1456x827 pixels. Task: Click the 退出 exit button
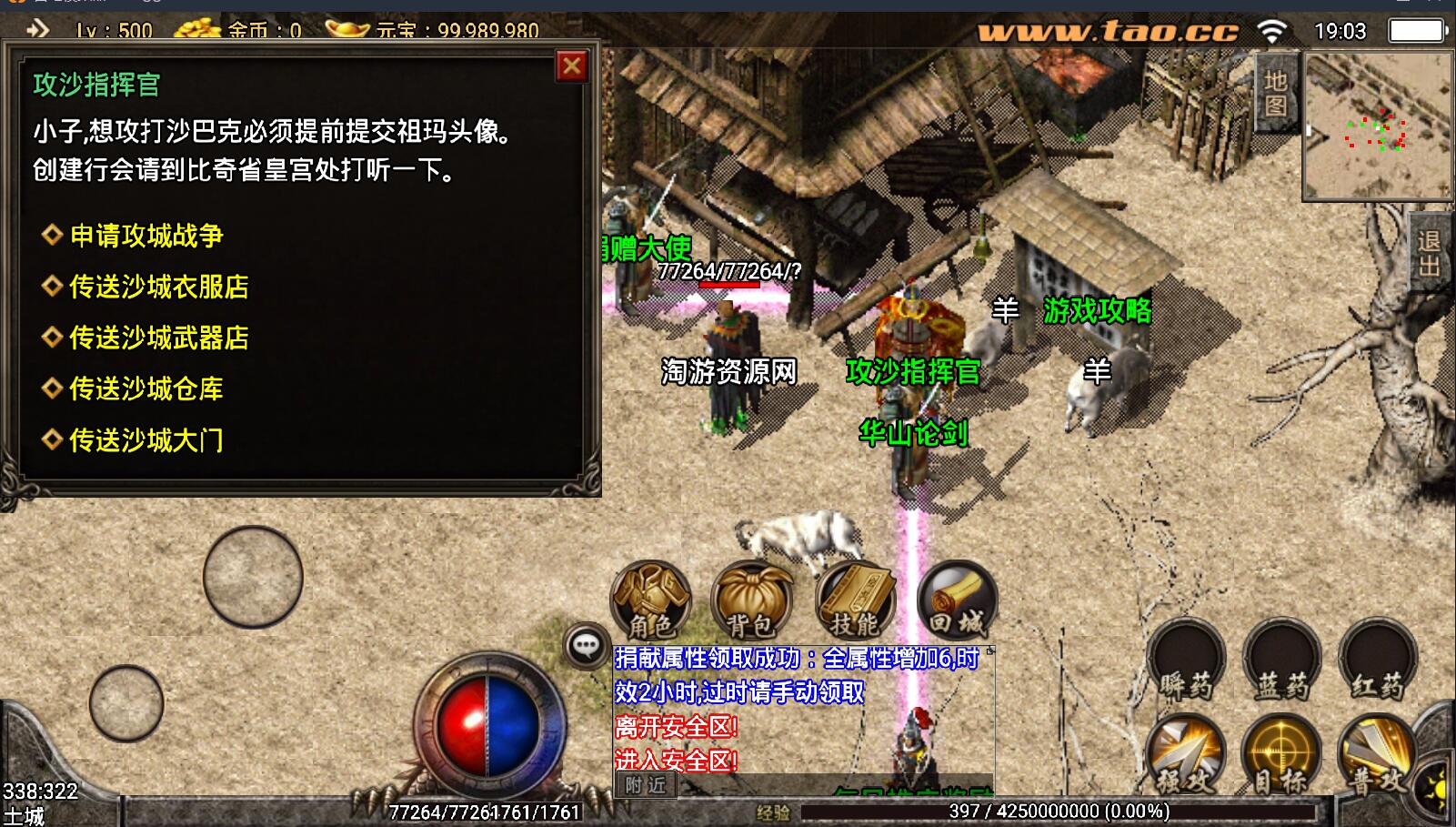1429,253
